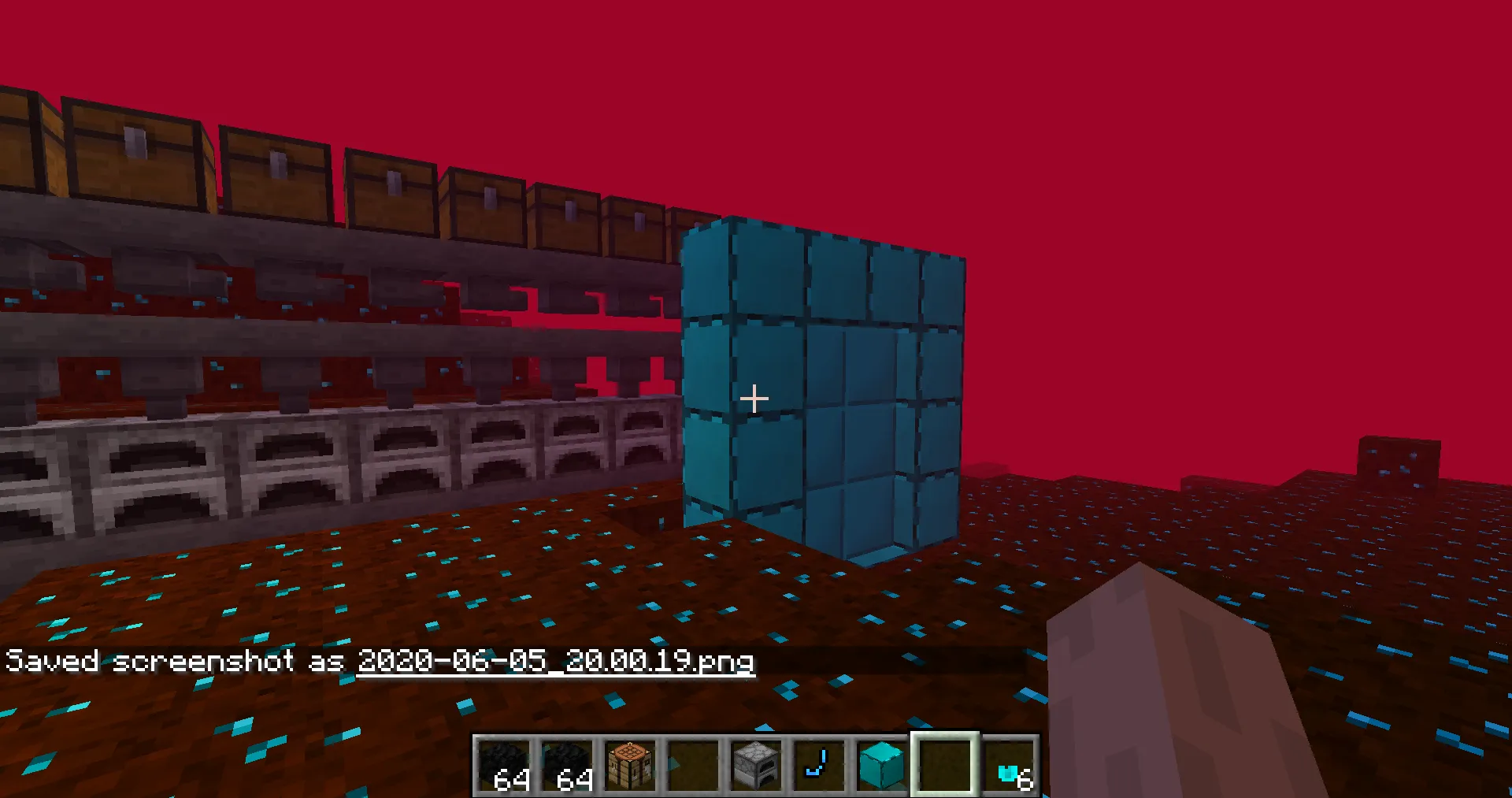The width and height of the screenshot is (1512, 798).
Task: Click the crosshair in screen center
Action: click(754, 399)
